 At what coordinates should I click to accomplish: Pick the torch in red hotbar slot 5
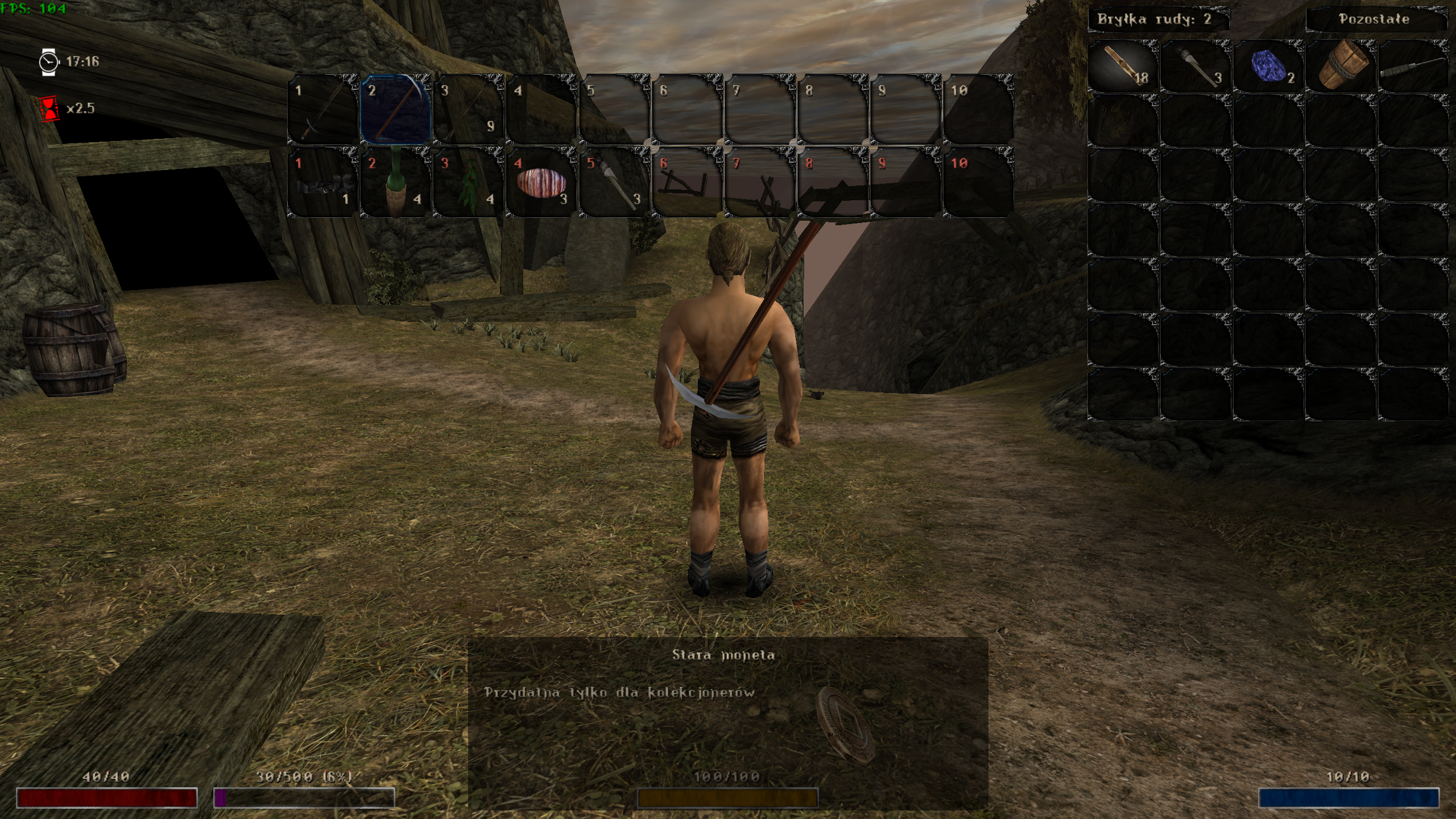(x=614, y=182)
